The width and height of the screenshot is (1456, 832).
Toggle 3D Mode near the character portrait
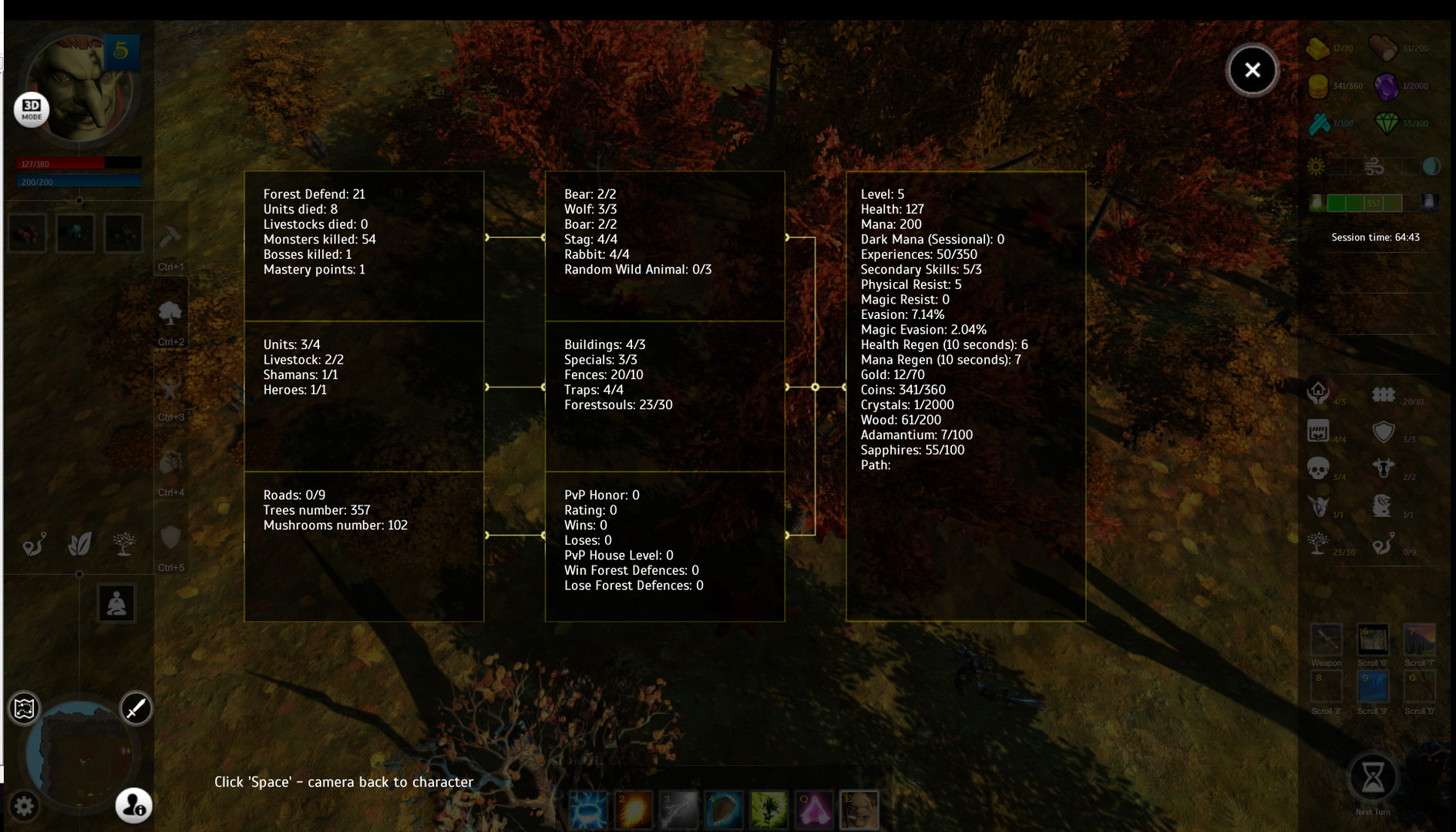point(31,109)
